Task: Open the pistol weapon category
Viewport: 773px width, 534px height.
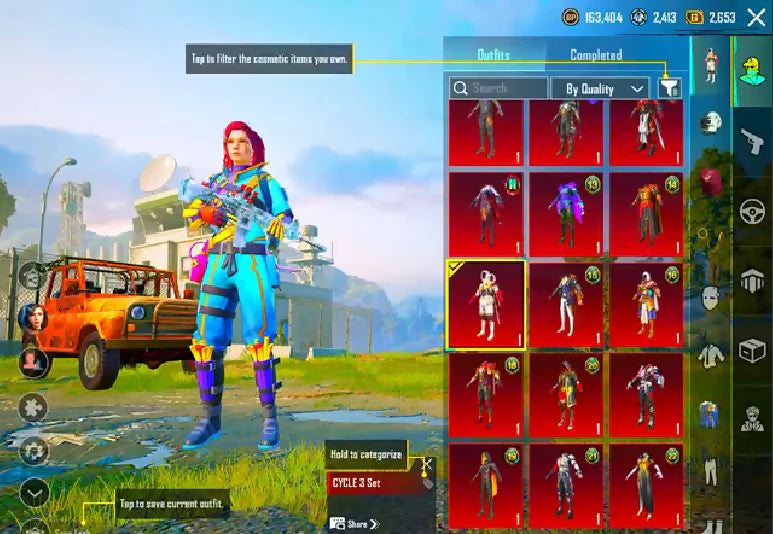Action: 751,138
